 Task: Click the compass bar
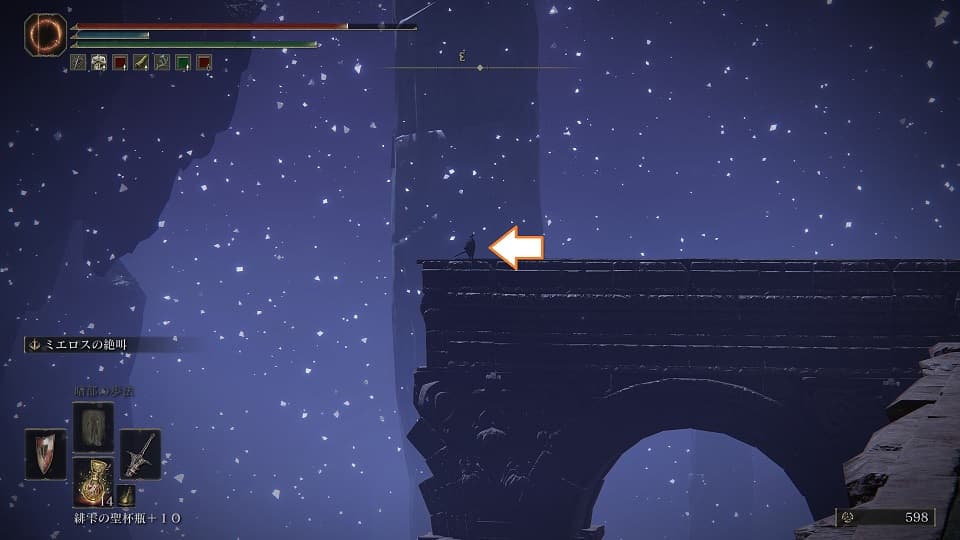coord(480,67)
